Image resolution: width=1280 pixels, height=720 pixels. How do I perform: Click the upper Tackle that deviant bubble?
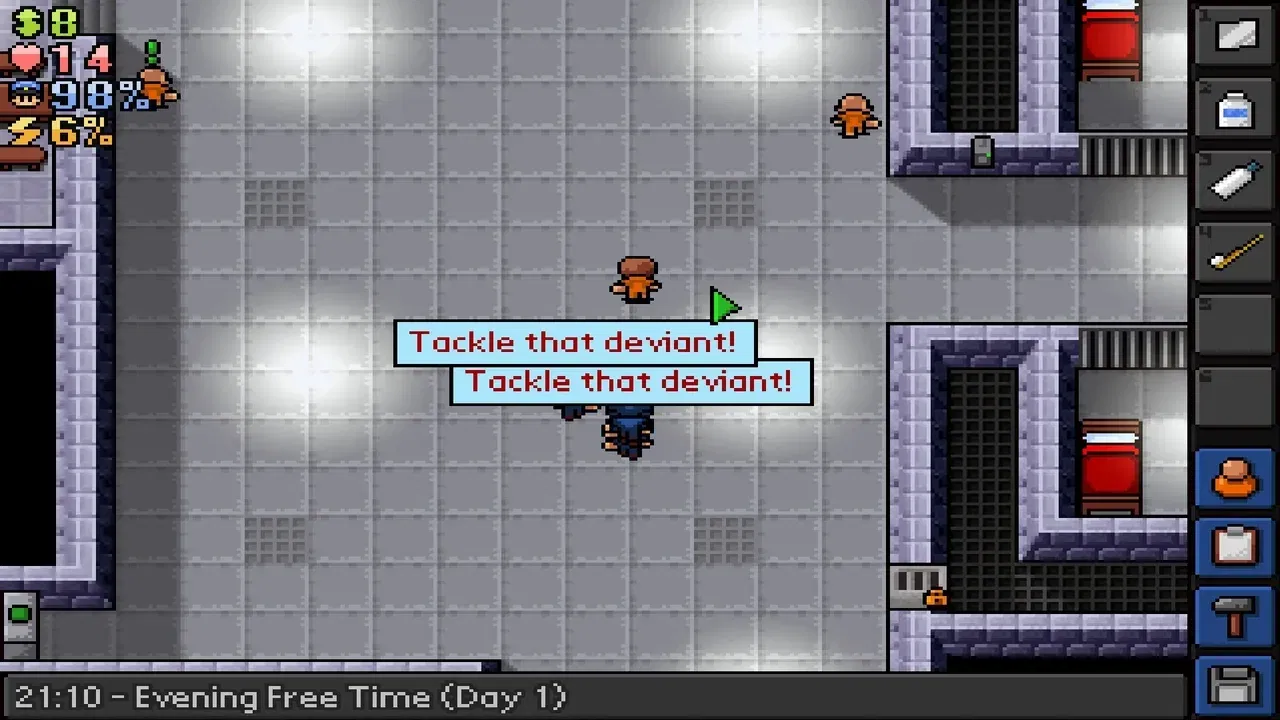coord(575,342)
